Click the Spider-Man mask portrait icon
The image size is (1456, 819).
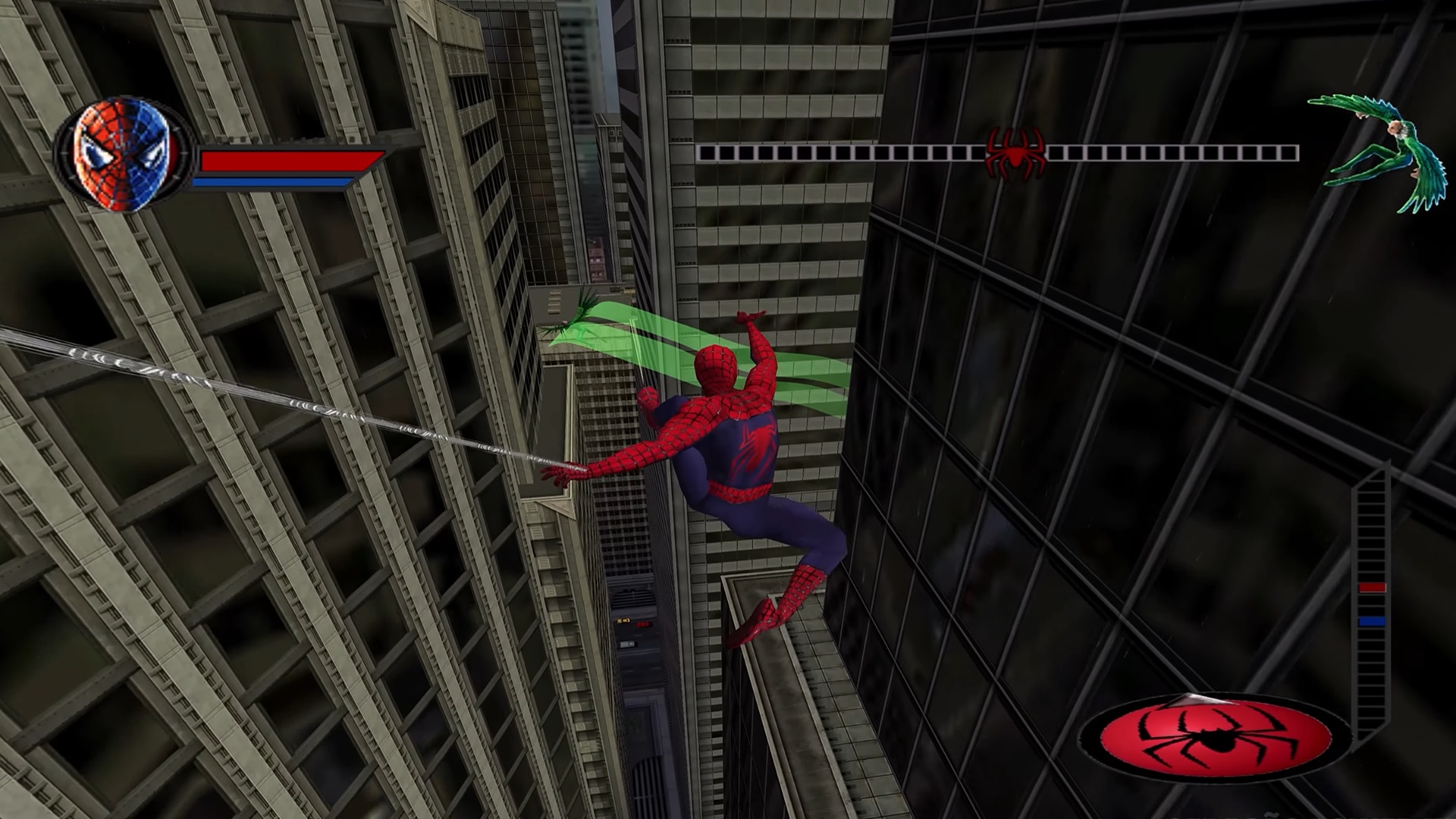point(123,154)
